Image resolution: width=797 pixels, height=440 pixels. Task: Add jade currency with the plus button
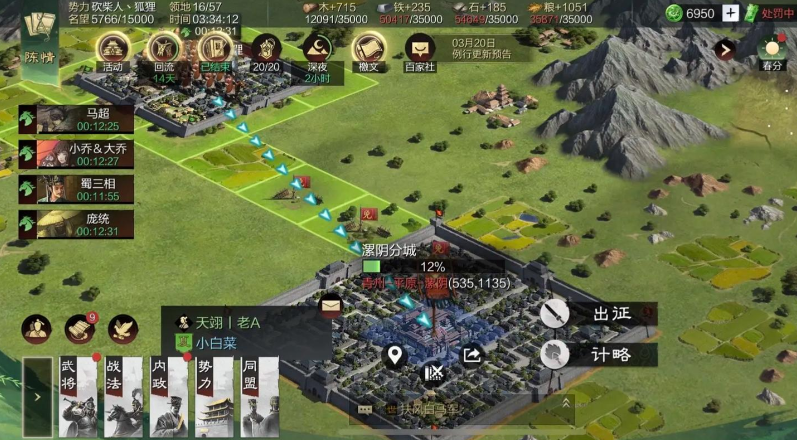click(x=731, y=13)
